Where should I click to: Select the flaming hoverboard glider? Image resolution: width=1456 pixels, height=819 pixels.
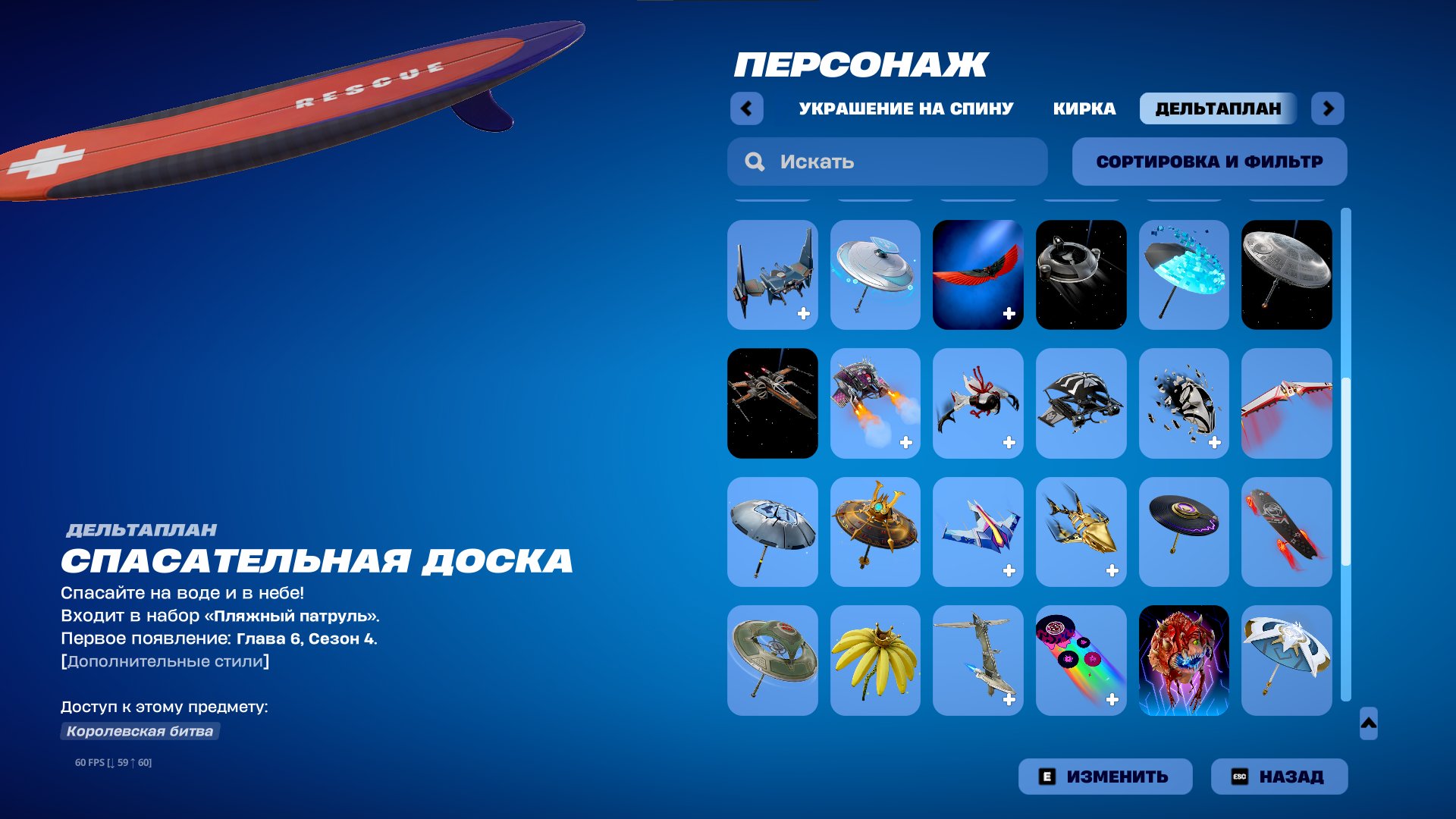pyautogui.click(x=1288, y=532)
